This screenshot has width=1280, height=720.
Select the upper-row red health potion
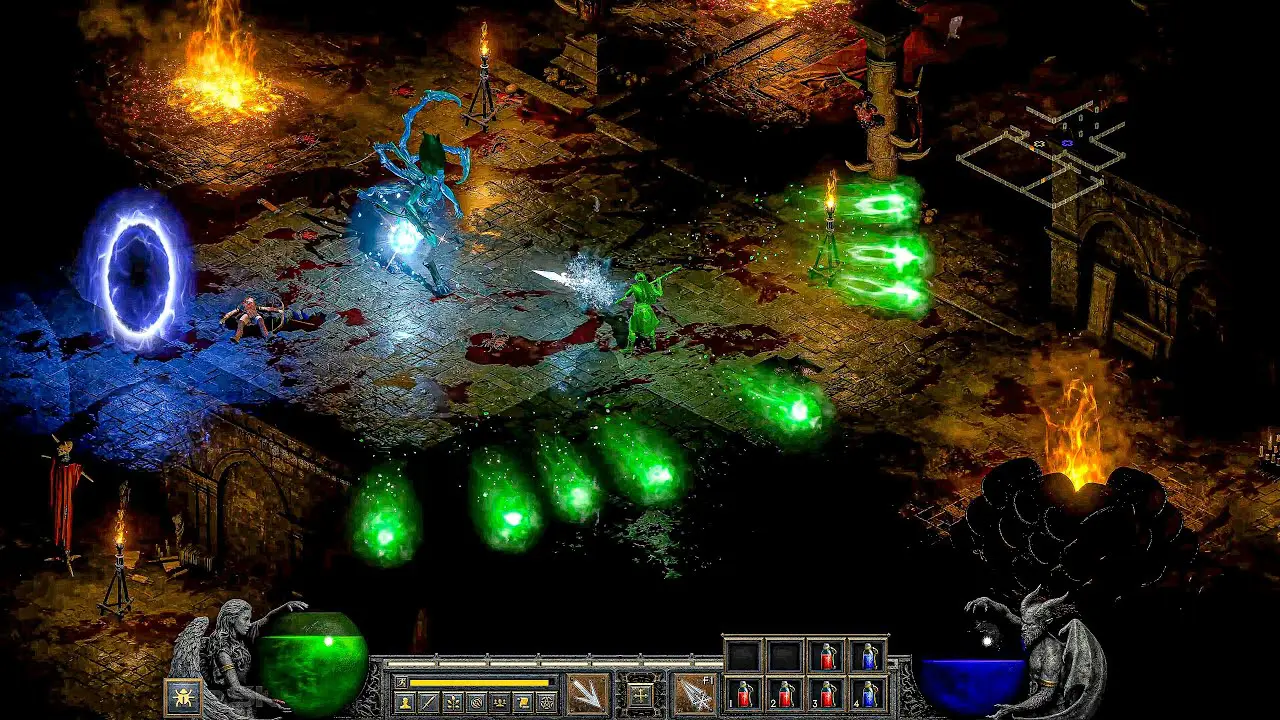point(826,656)
